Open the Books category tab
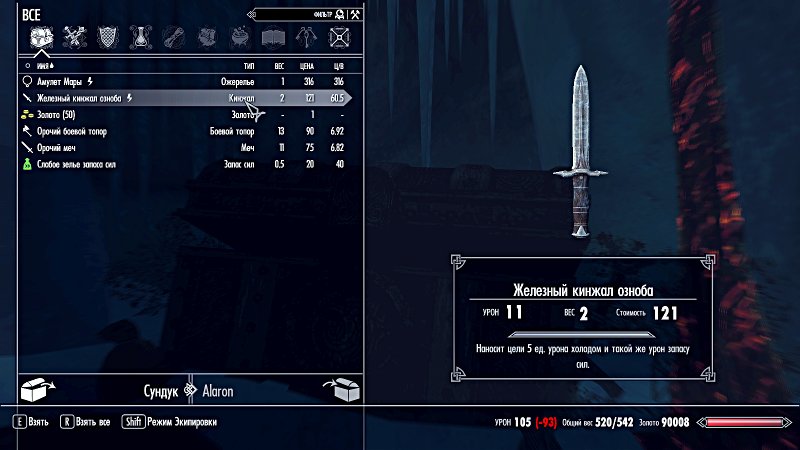Viewport: 800px width, 450px height. click(x=274, y=38)
